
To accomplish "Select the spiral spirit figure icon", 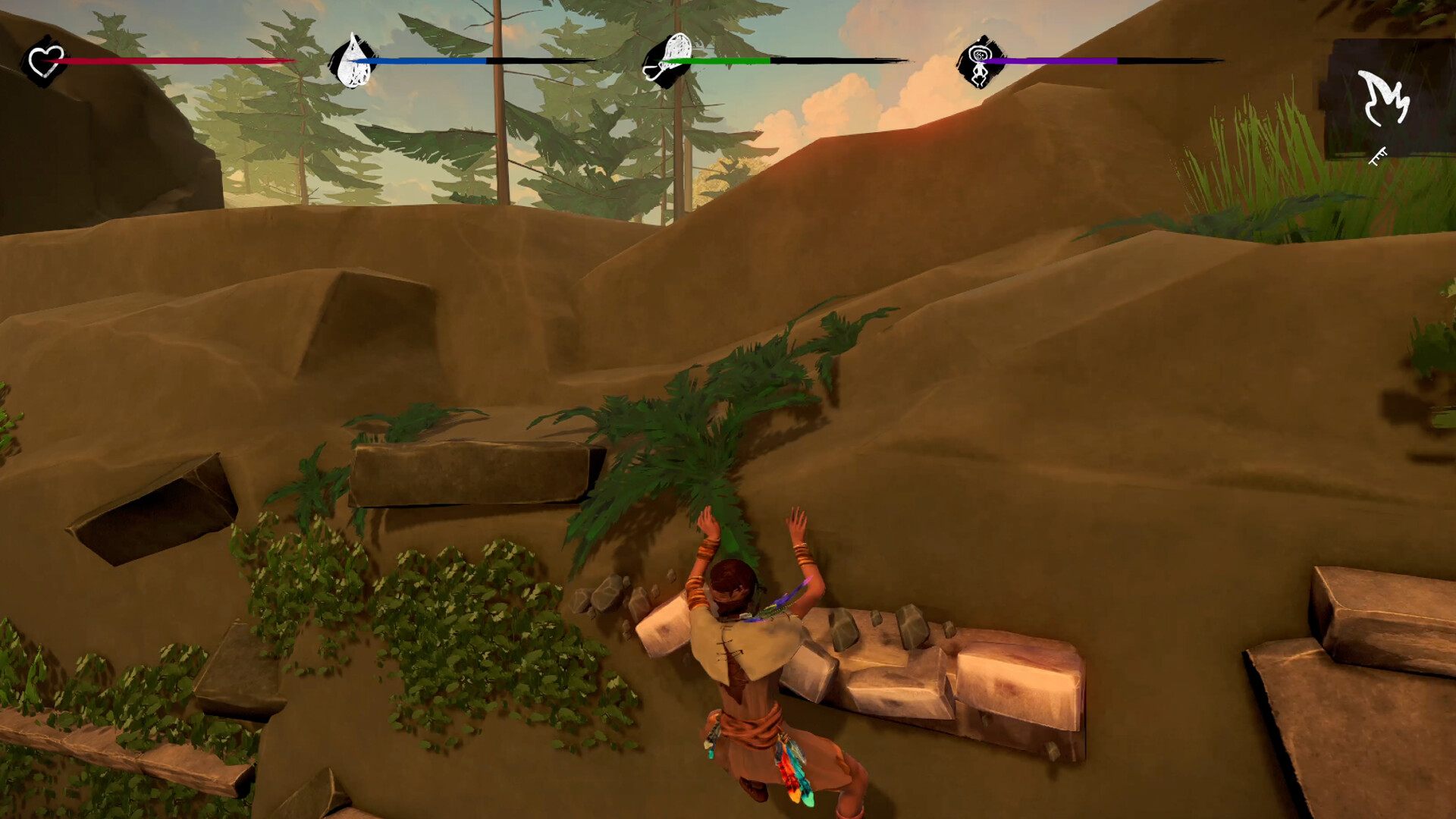I will [980, 62].
